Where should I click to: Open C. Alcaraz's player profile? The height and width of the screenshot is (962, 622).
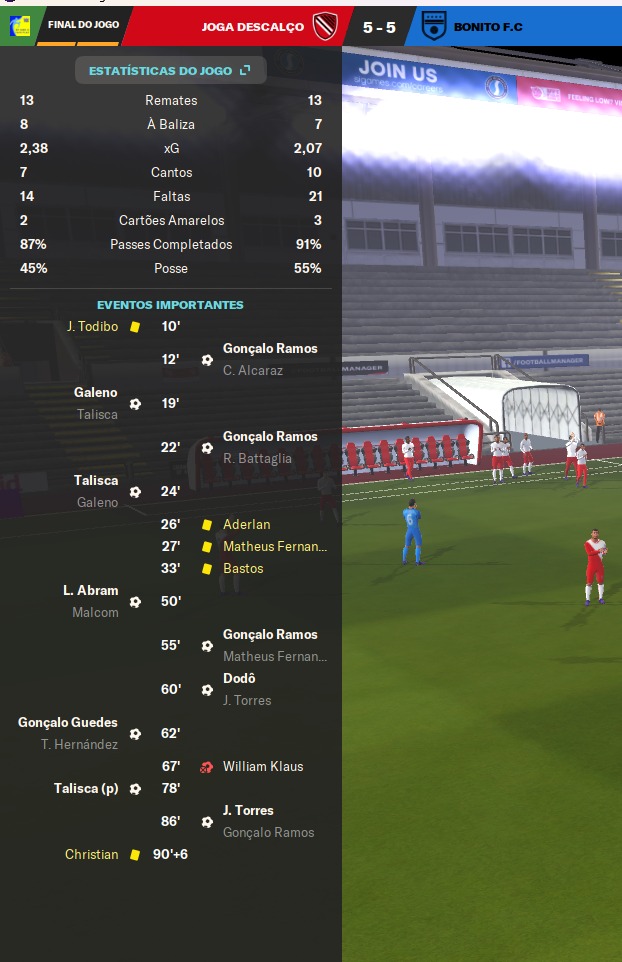(x=253, y=370)
